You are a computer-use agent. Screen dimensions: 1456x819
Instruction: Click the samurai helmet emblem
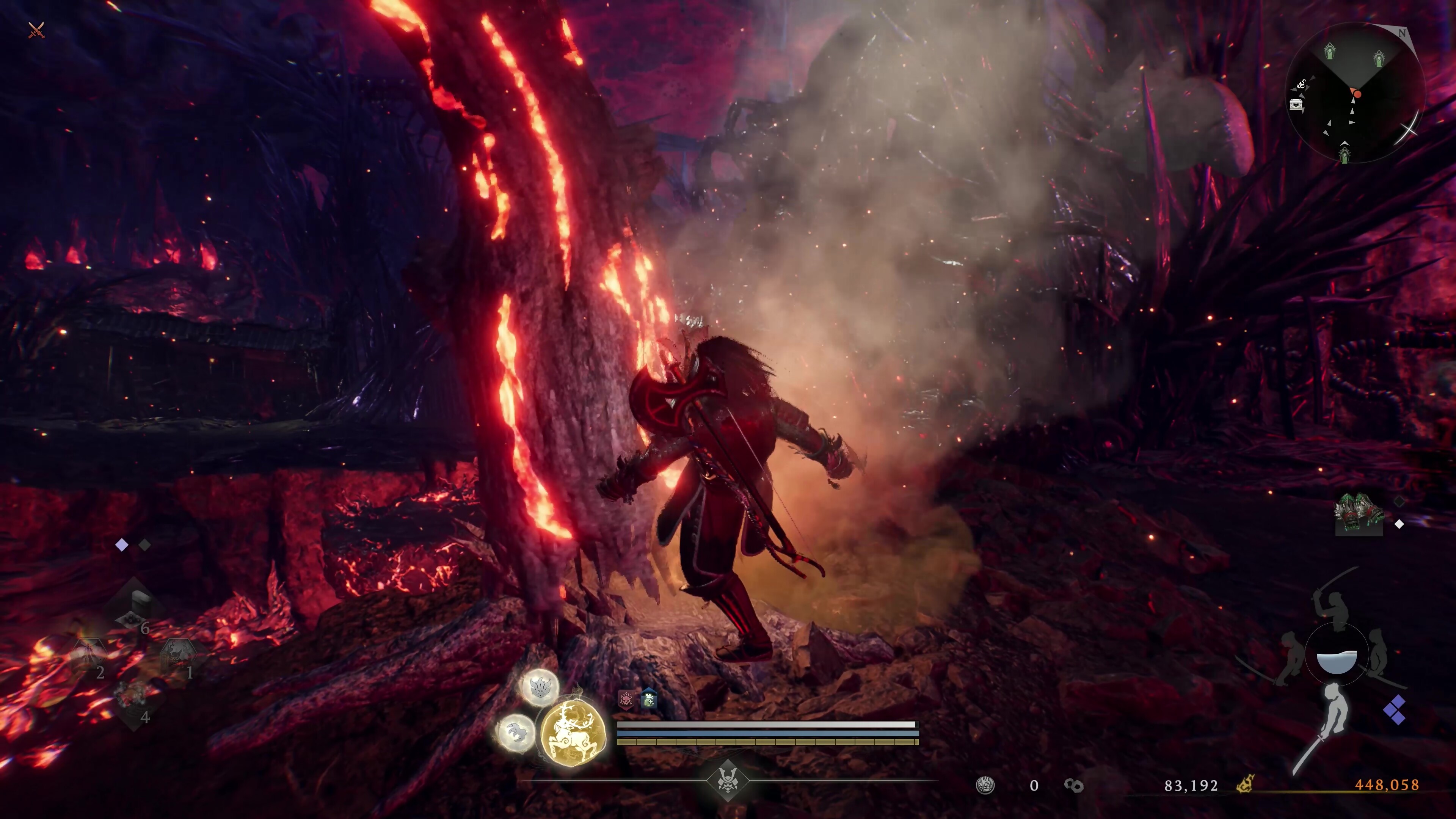(x=728, y=781)
